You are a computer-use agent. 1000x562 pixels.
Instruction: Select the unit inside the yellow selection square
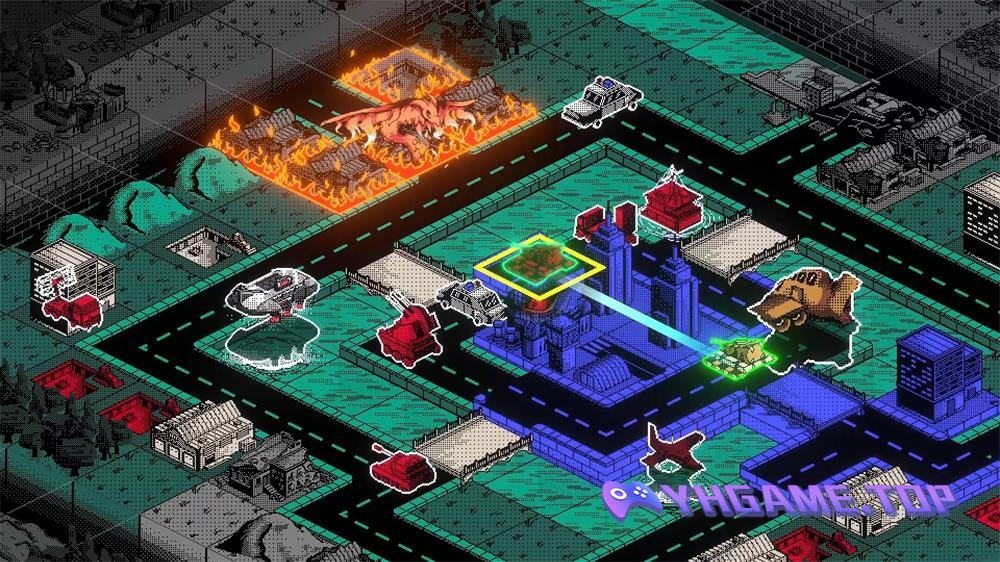537,264
